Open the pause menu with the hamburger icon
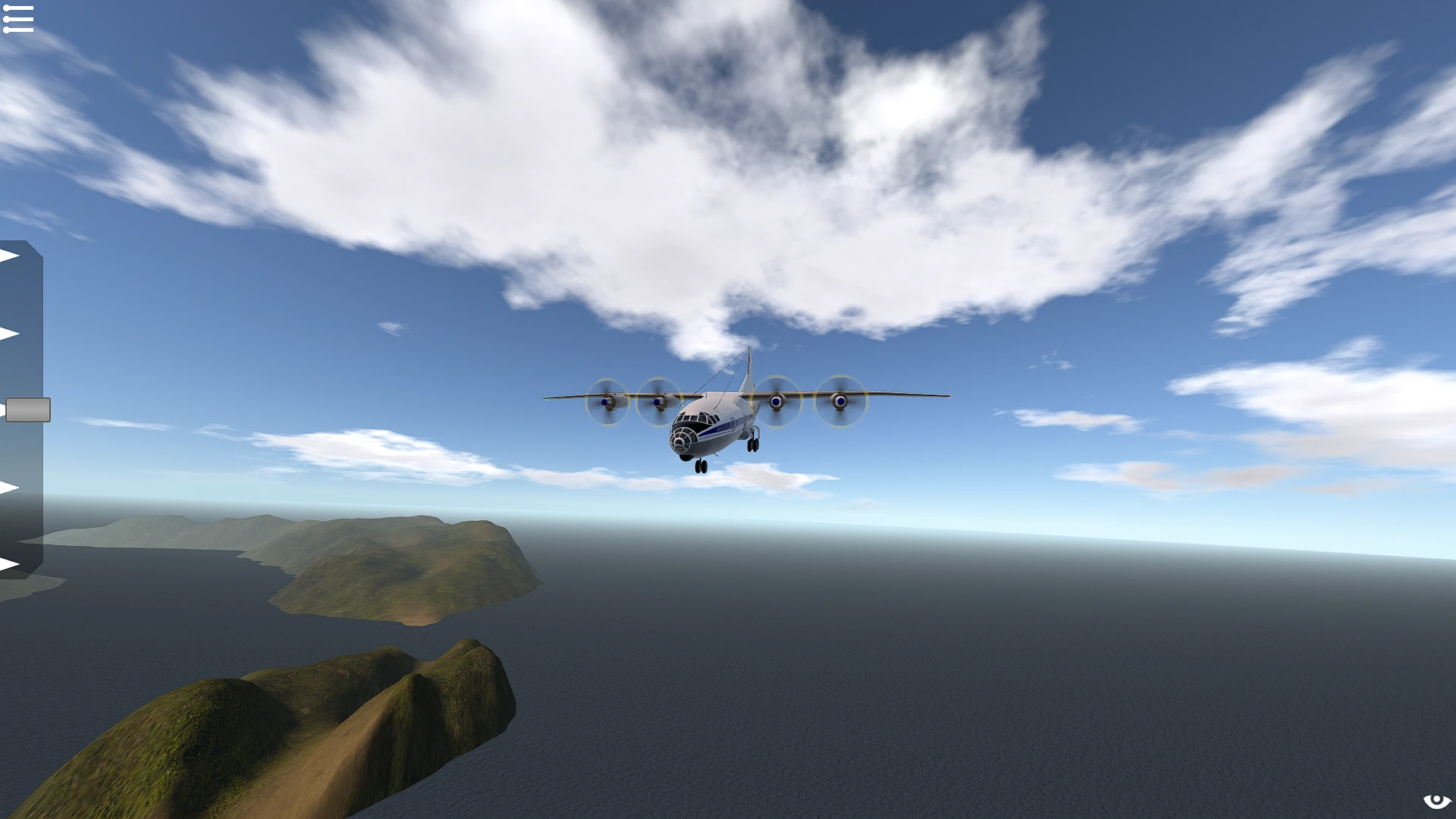The width and height of the screenshot is (1456, 819). click(x=19, y=18)
